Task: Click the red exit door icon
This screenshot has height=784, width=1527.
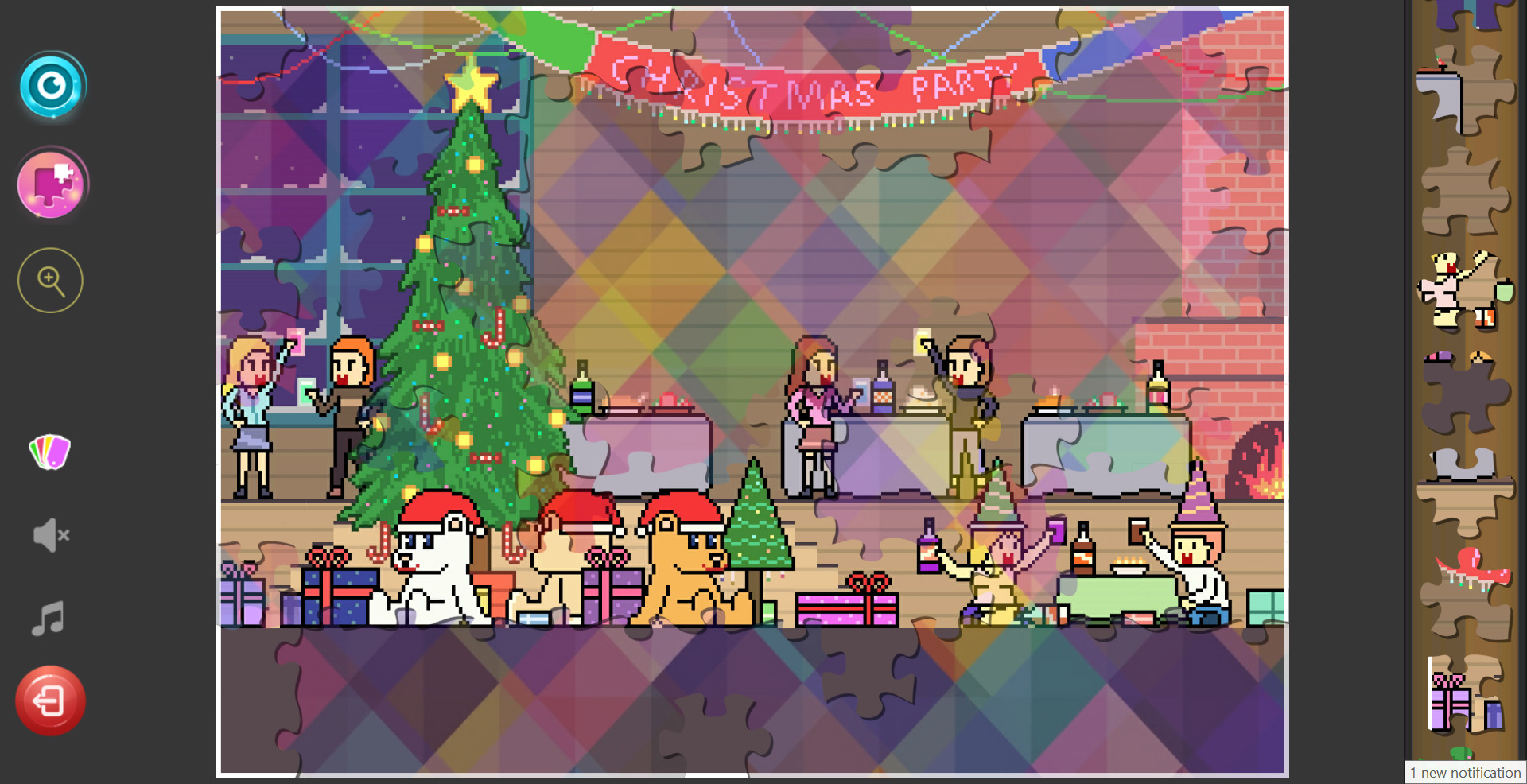Action: tap(50, 700)
